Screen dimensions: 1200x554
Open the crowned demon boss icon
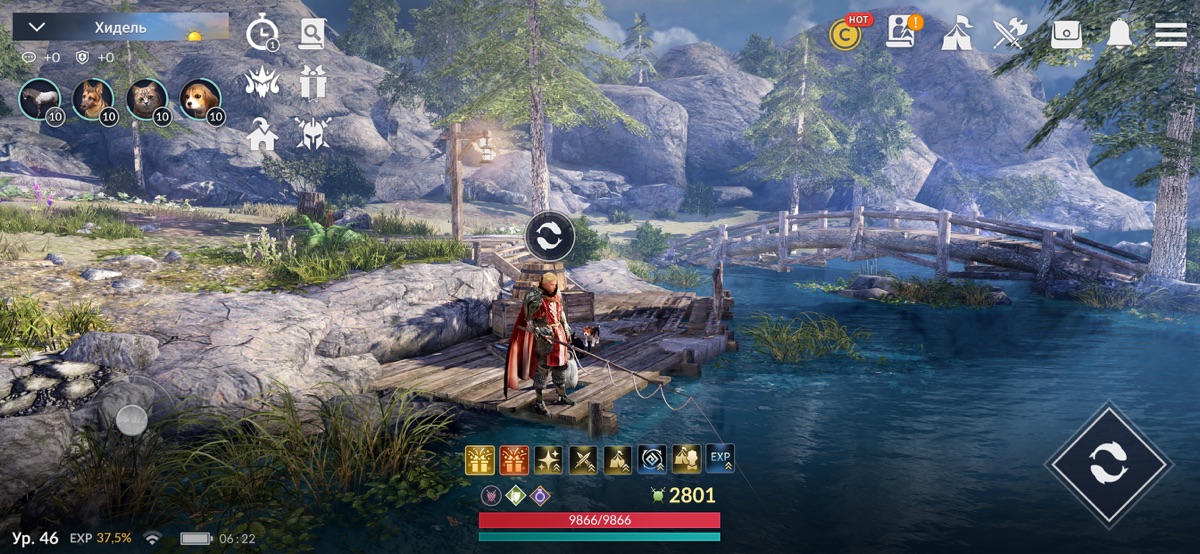262,83
